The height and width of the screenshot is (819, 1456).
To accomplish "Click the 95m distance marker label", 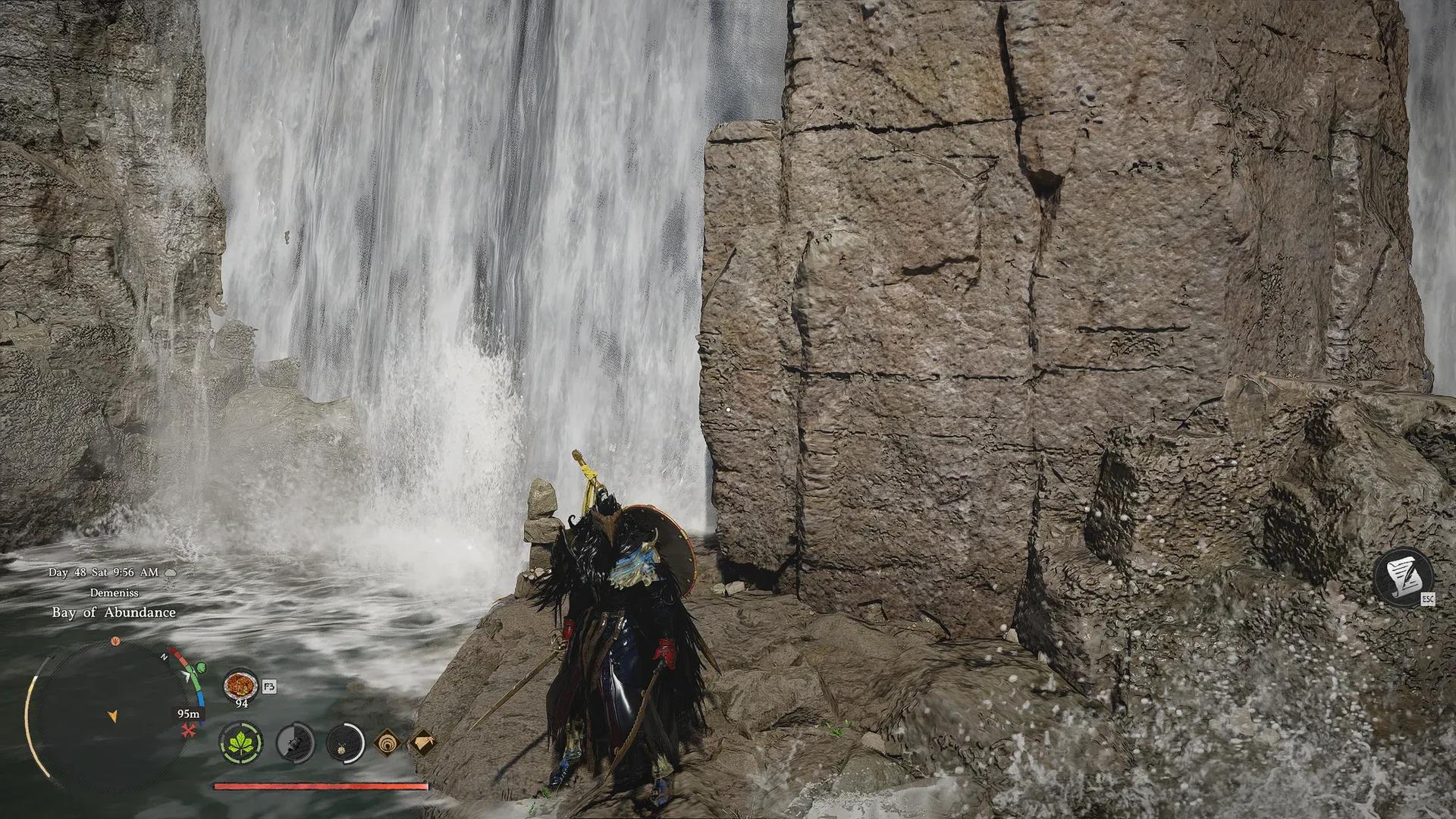I will point(188,714).
